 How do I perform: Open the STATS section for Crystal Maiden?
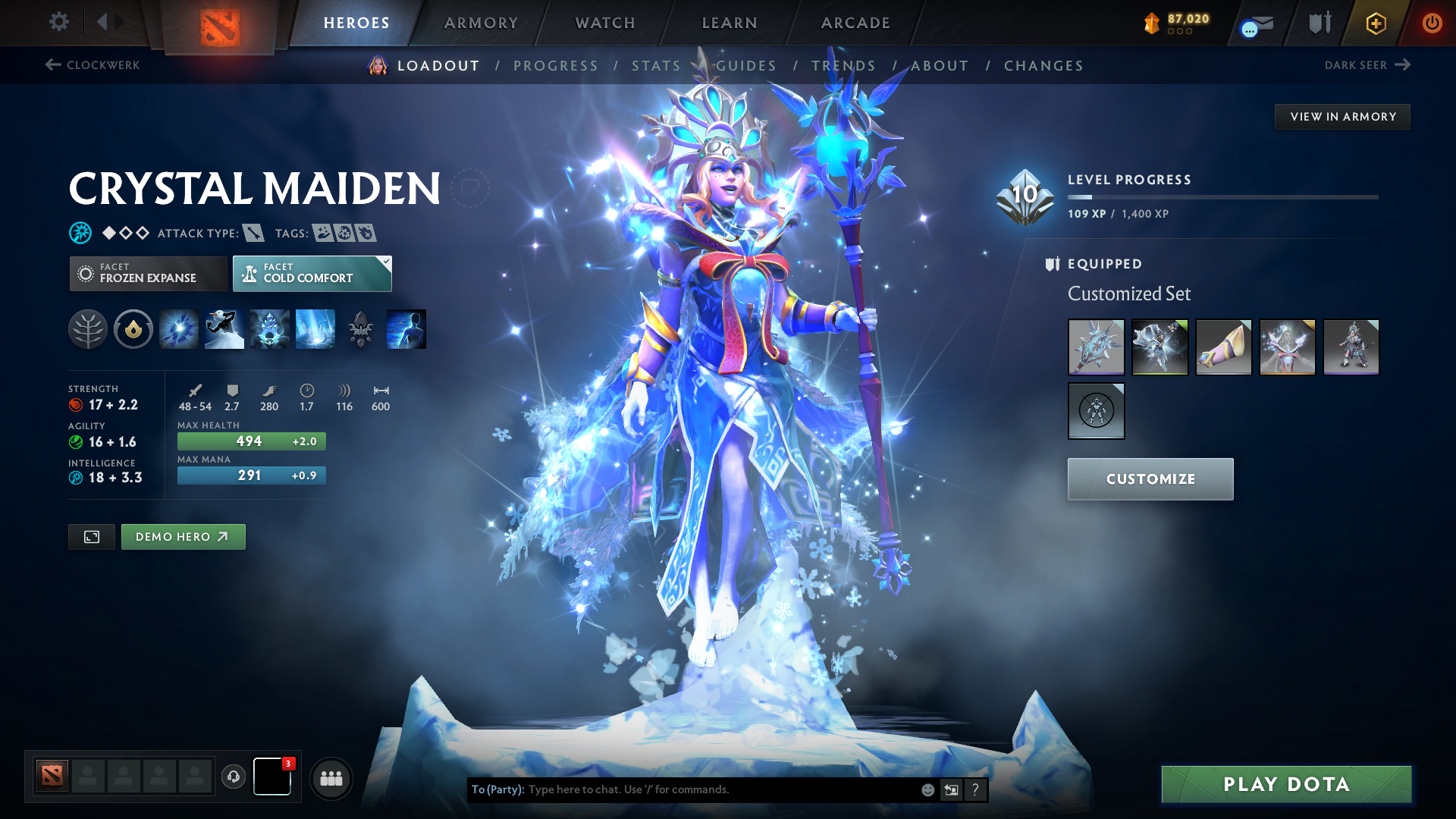[655, 65]
